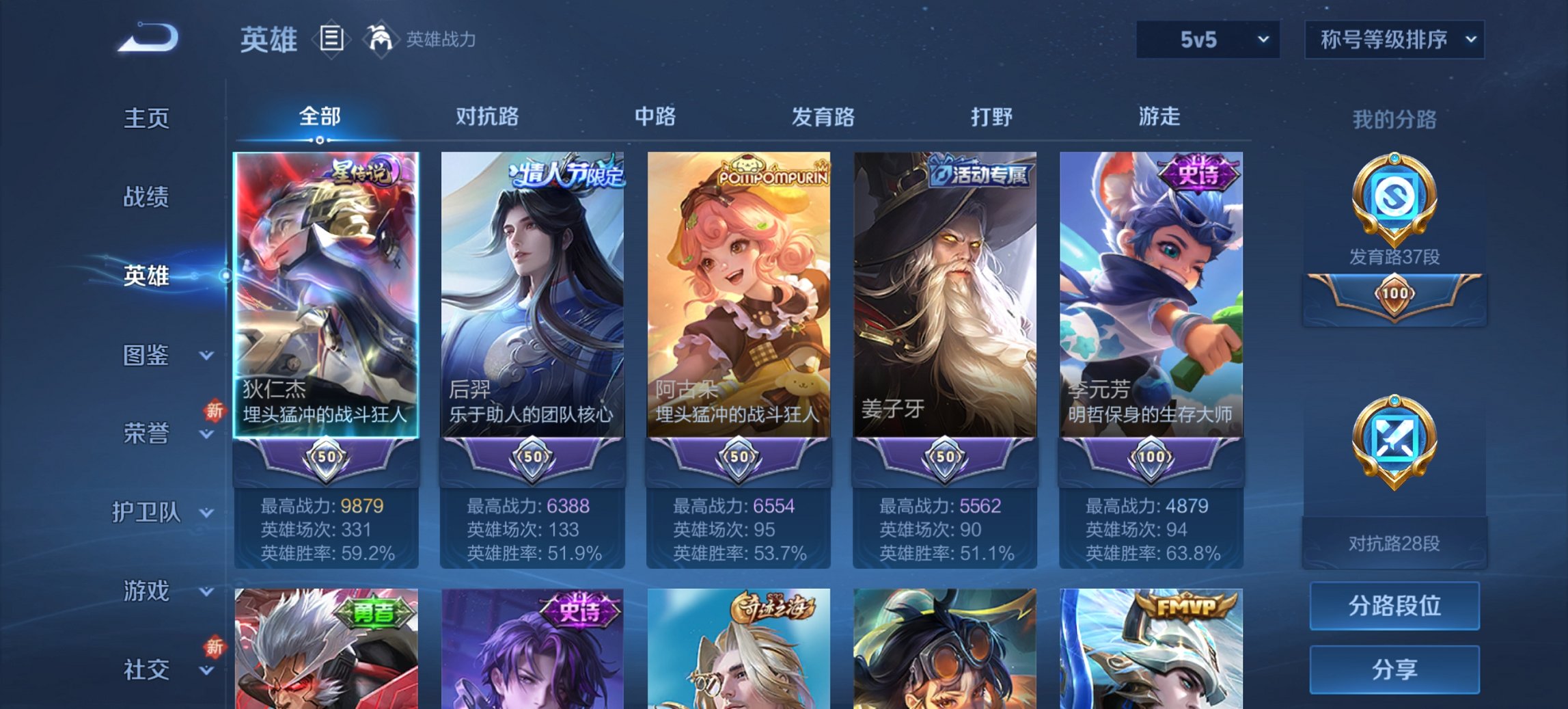Open the hero list icon beside 英雄 title
Screen dimensions: 1568x709
pyautogui.click(x=332, y=40)
